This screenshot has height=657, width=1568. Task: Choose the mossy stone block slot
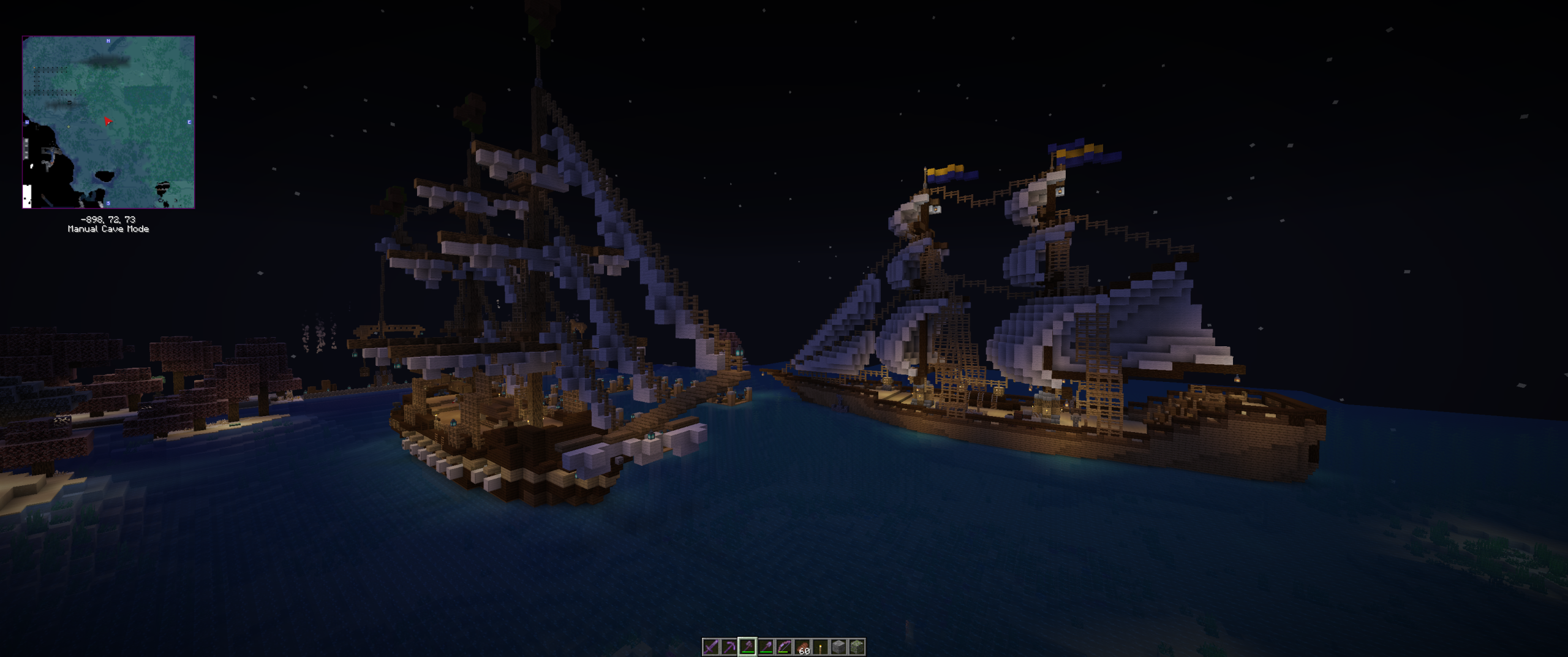(857, 647)
